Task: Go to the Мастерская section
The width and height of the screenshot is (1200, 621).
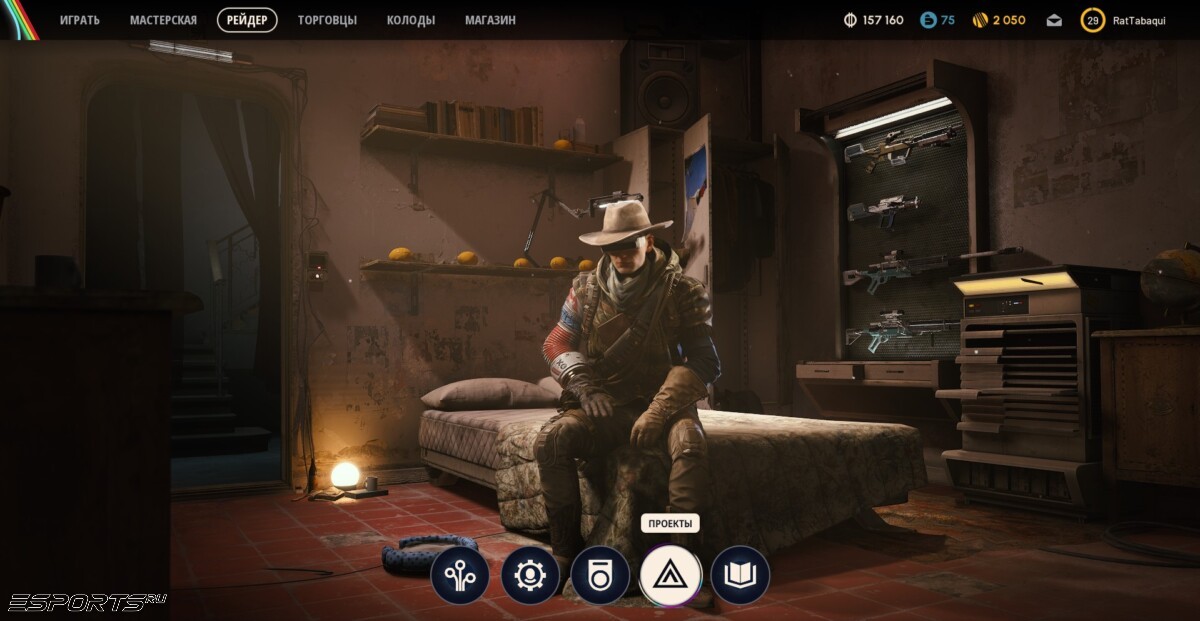Action: pos(163,20)
